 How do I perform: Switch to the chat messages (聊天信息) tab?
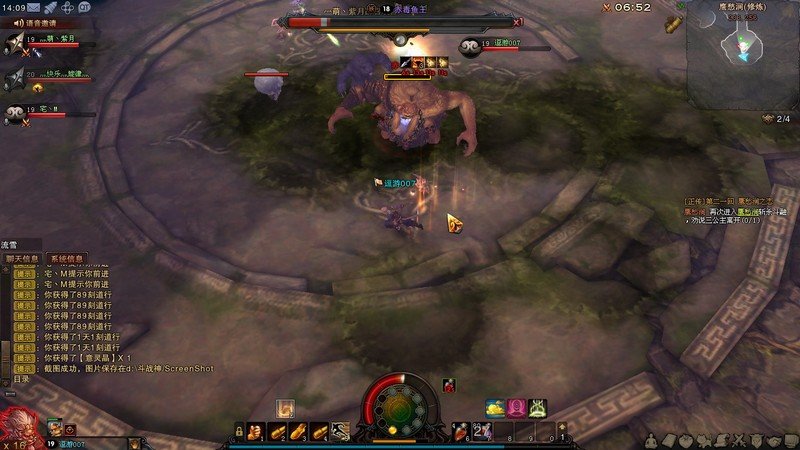tap(23, 258)
